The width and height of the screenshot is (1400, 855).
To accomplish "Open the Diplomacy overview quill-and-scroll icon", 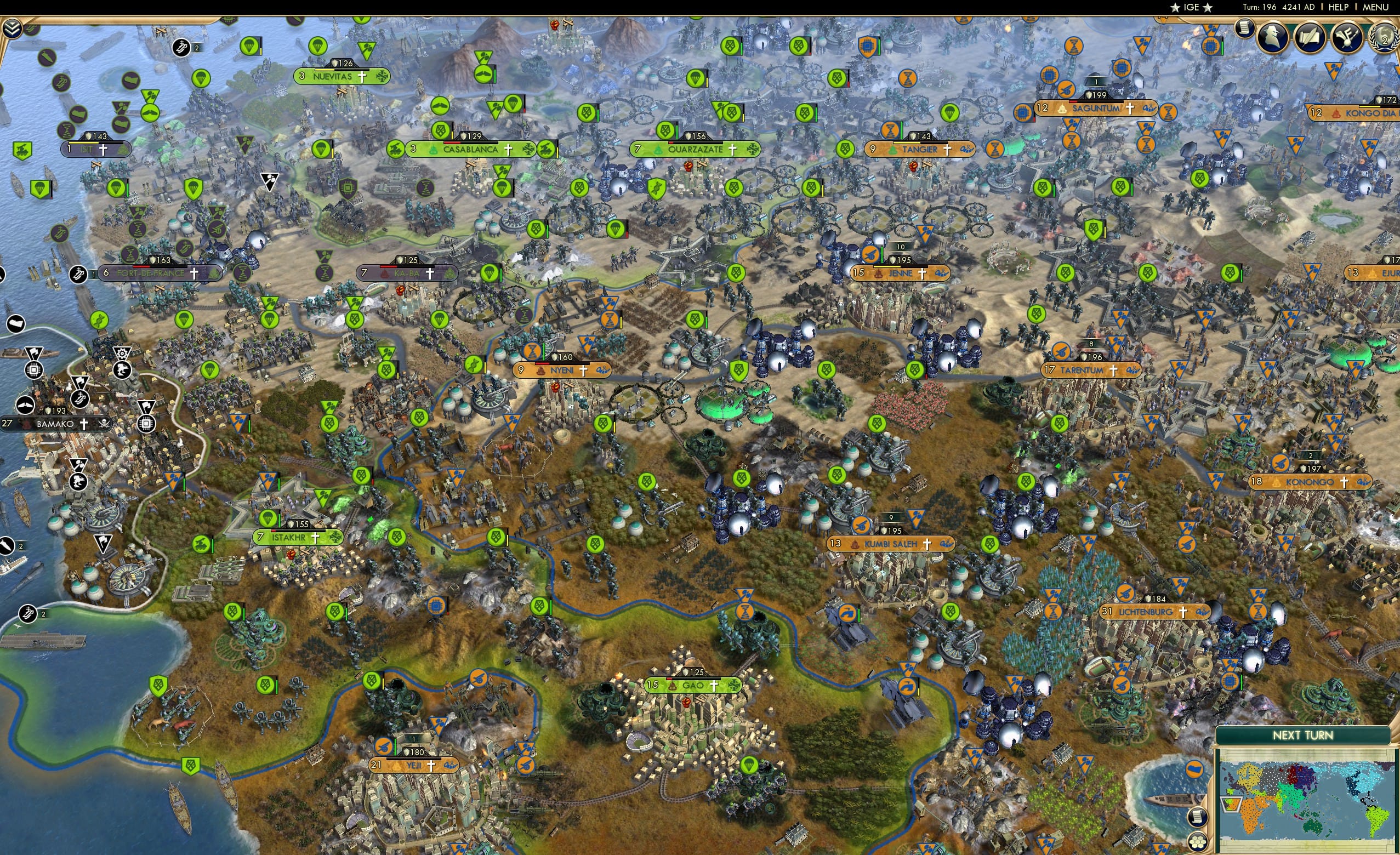I will [x=1310, y=38].
